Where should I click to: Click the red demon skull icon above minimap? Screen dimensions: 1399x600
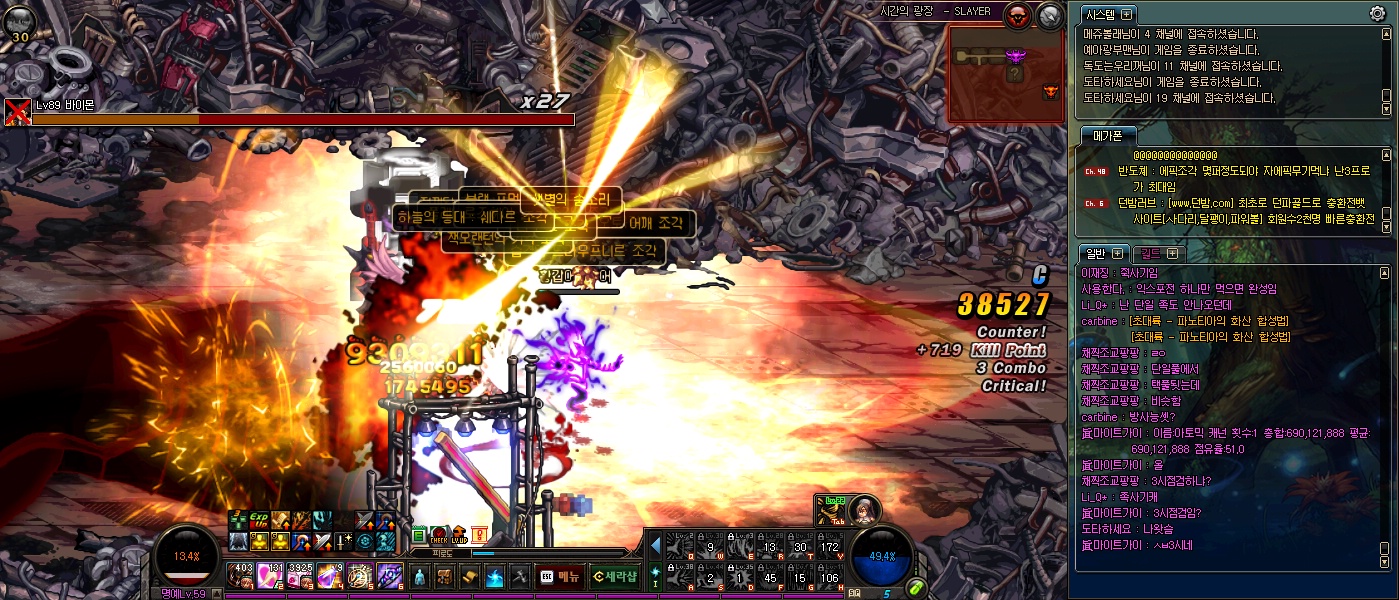[x=1020, y=15]
